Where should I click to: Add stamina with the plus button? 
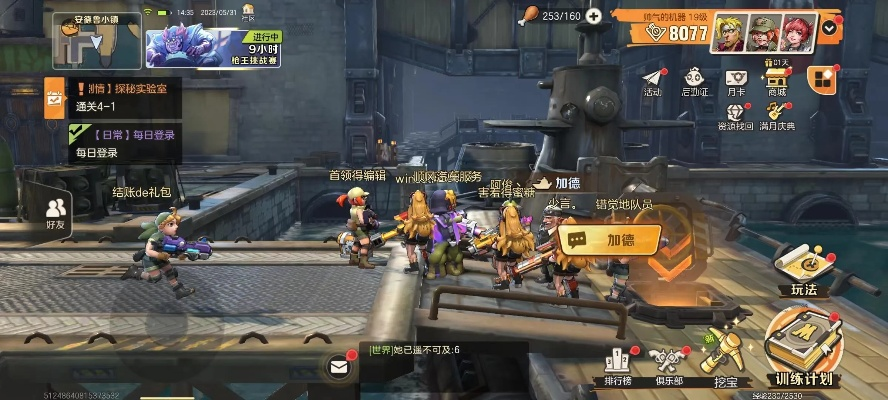tap(594, 16)
